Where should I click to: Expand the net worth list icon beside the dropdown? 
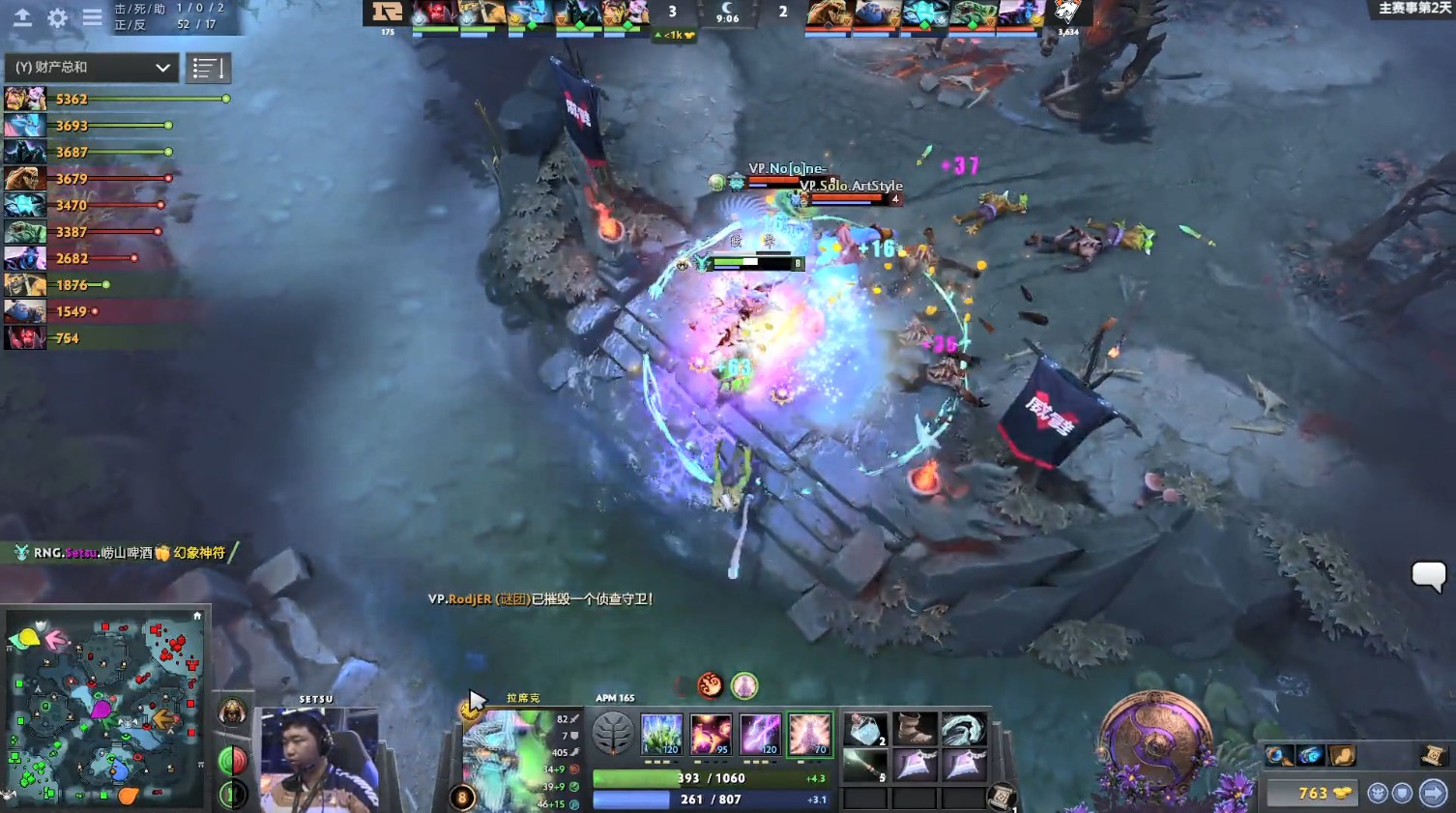click(209, 68)
